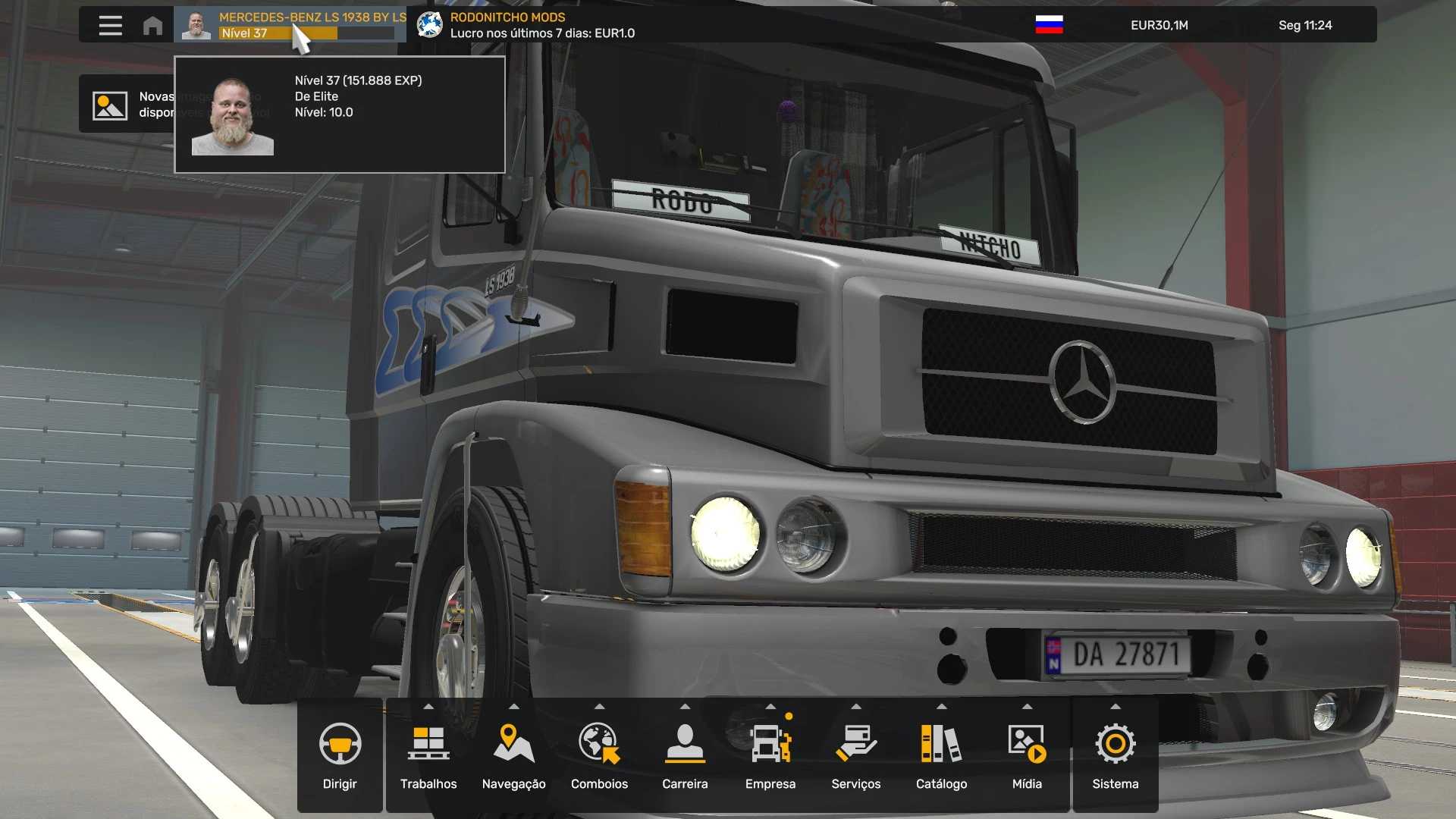Click the Dirigir steering wheel button

pos(340,755)
